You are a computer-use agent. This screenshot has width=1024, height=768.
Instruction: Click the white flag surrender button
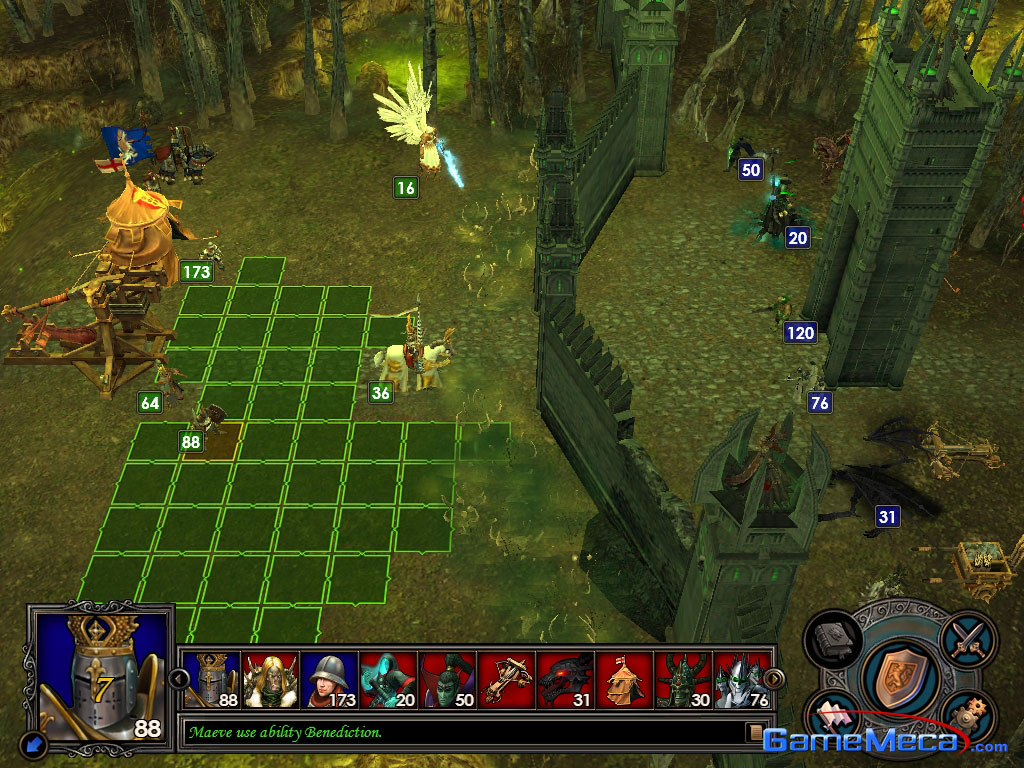(x=832, y=716)
